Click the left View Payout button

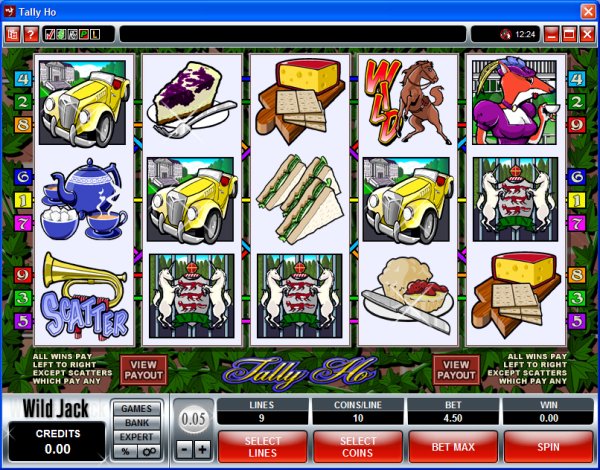(143, 369)
